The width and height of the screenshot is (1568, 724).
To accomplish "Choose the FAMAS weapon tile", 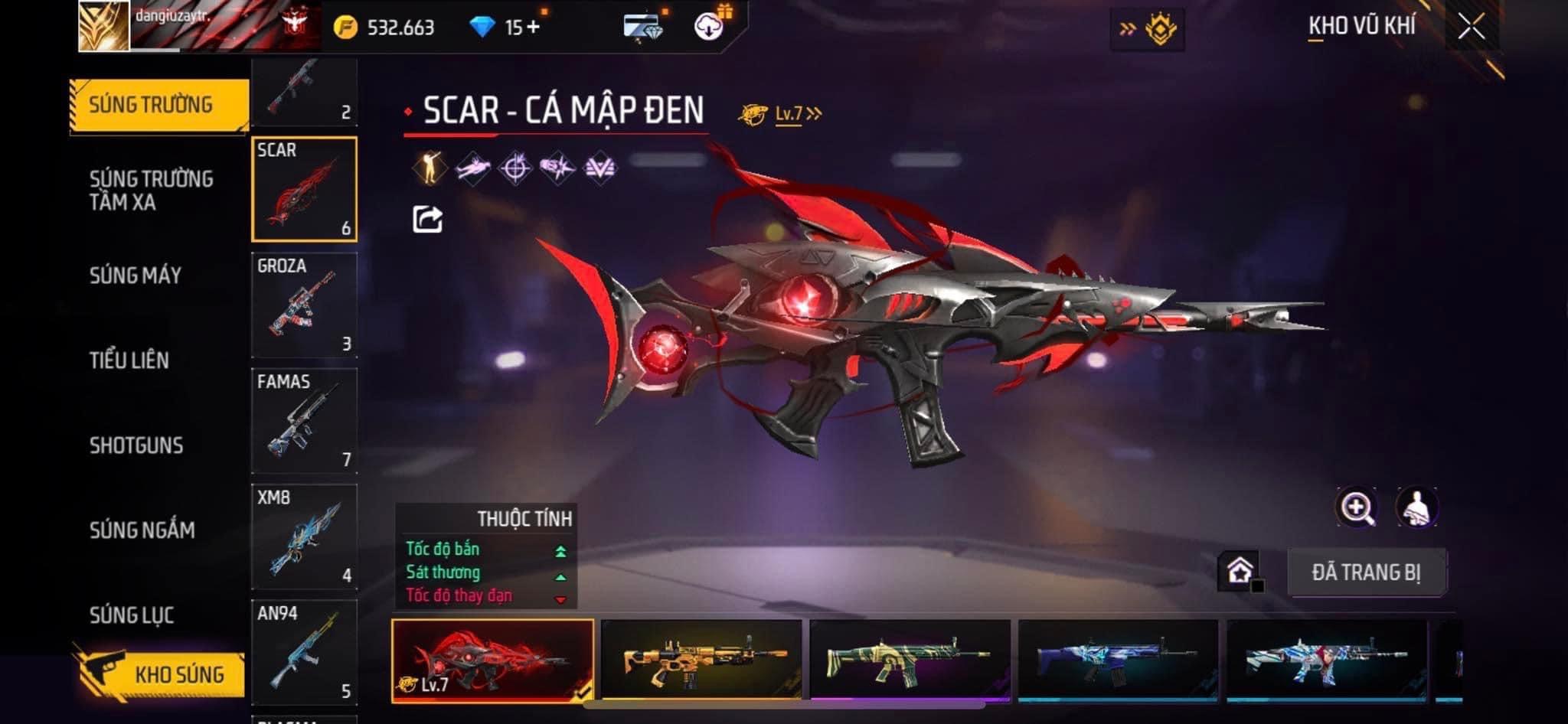I will tap(304, 420).
